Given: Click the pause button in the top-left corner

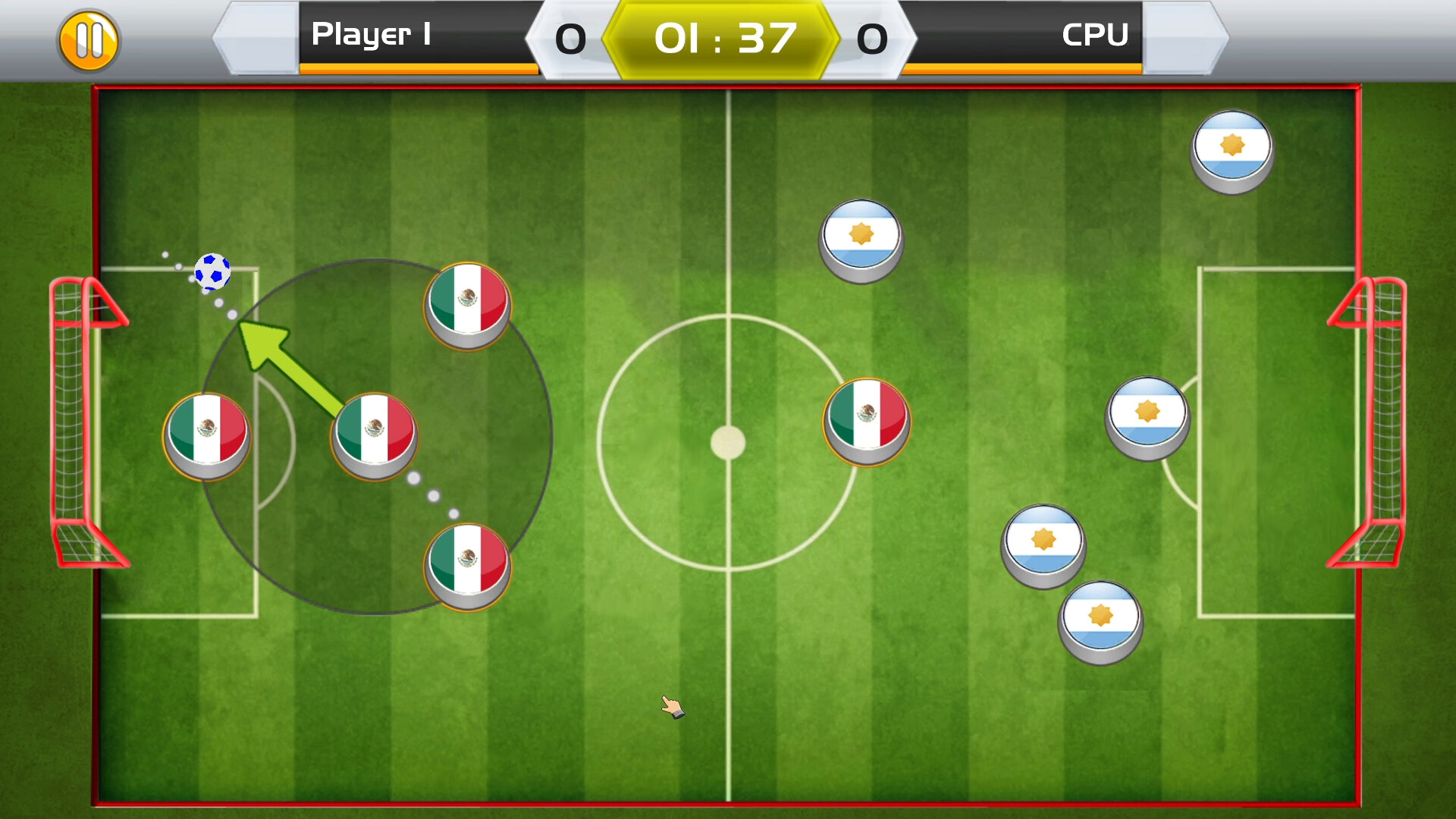Looking at the screenshot, I should pos(89,41).
